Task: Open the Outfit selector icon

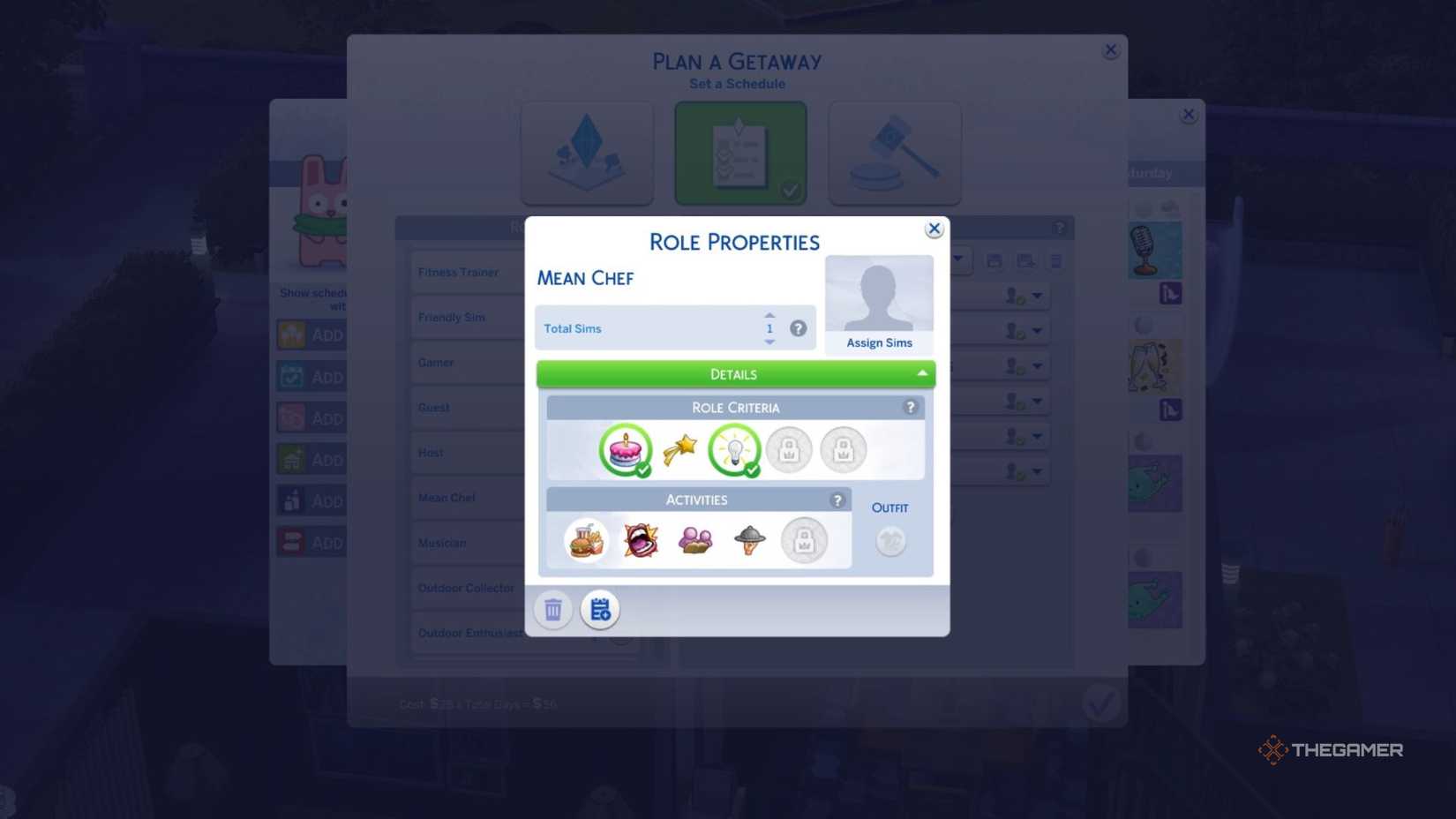Action: (890, 539)
